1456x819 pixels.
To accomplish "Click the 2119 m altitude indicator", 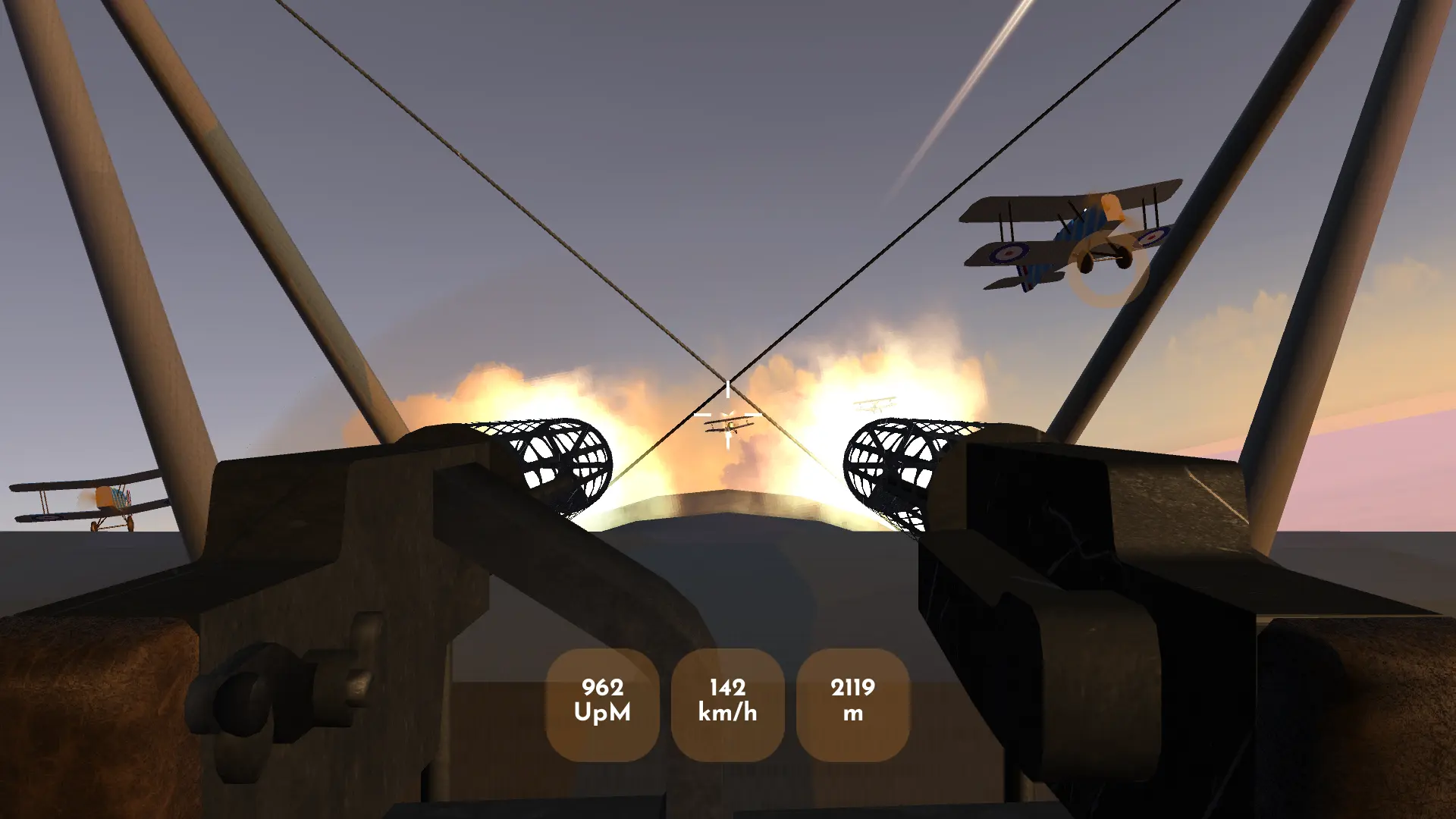I will point(852,701).
